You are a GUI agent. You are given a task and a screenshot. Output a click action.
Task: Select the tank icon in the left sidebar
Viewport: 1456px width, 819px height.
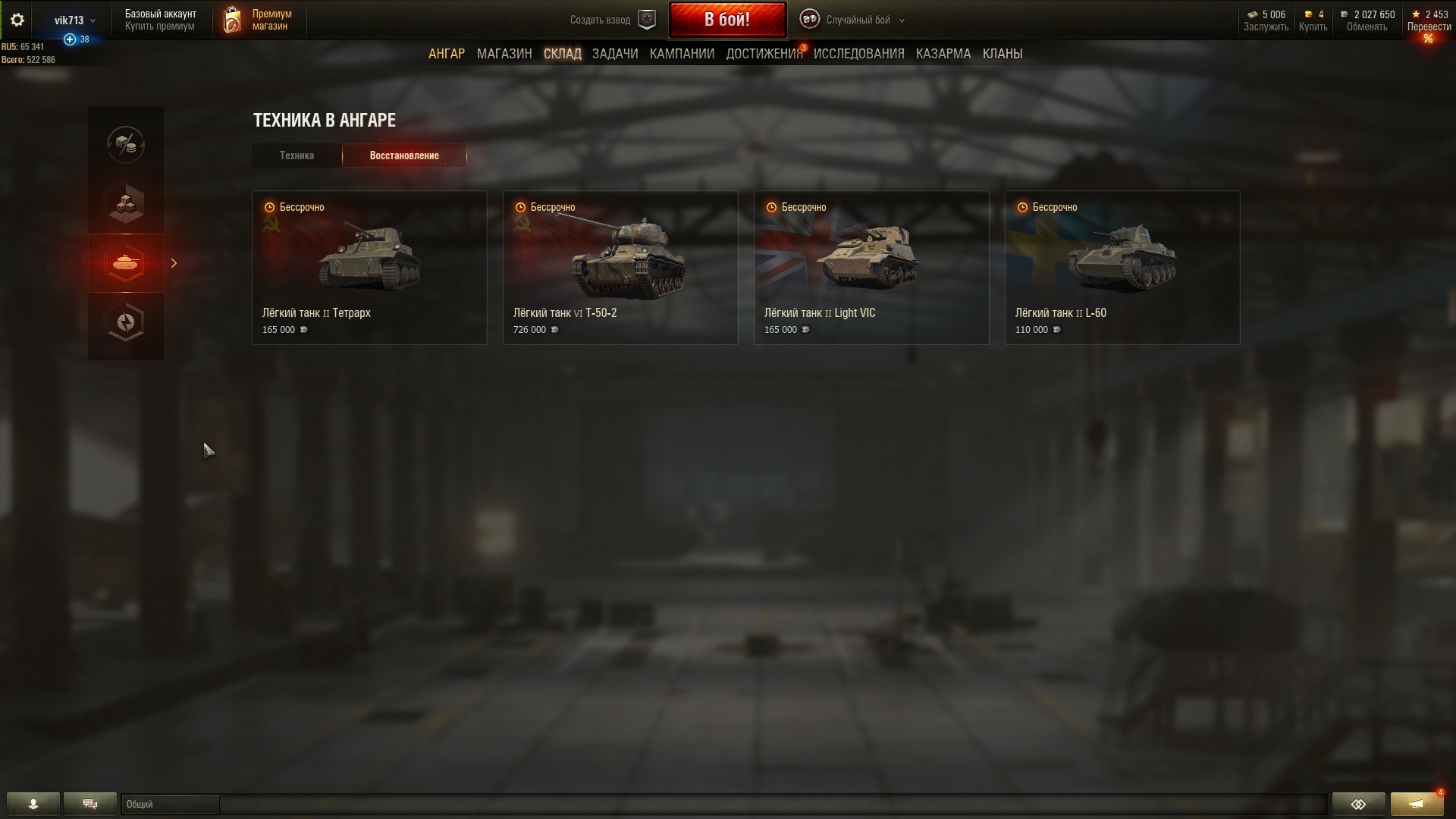126,263
